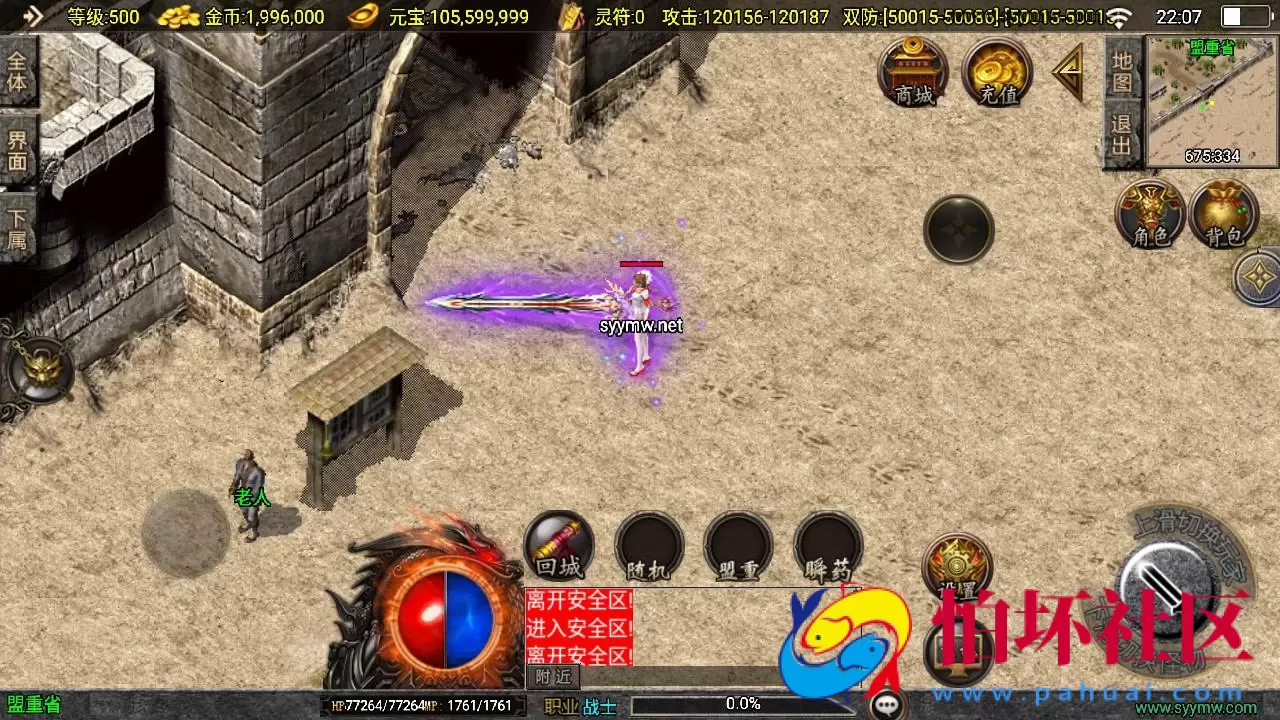Use the 随机 random teleport icon
Image resolution: width=1280 pixels, height=720 pixels.
click(x=648, y=547)
